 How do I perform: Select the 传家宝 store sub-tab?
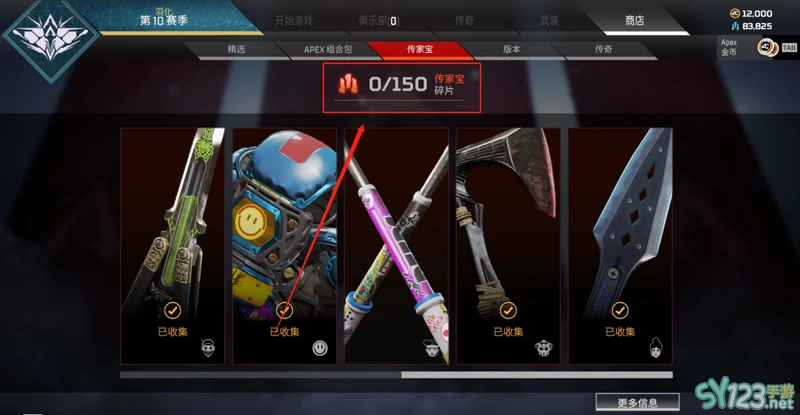click(x=419, y=48)
